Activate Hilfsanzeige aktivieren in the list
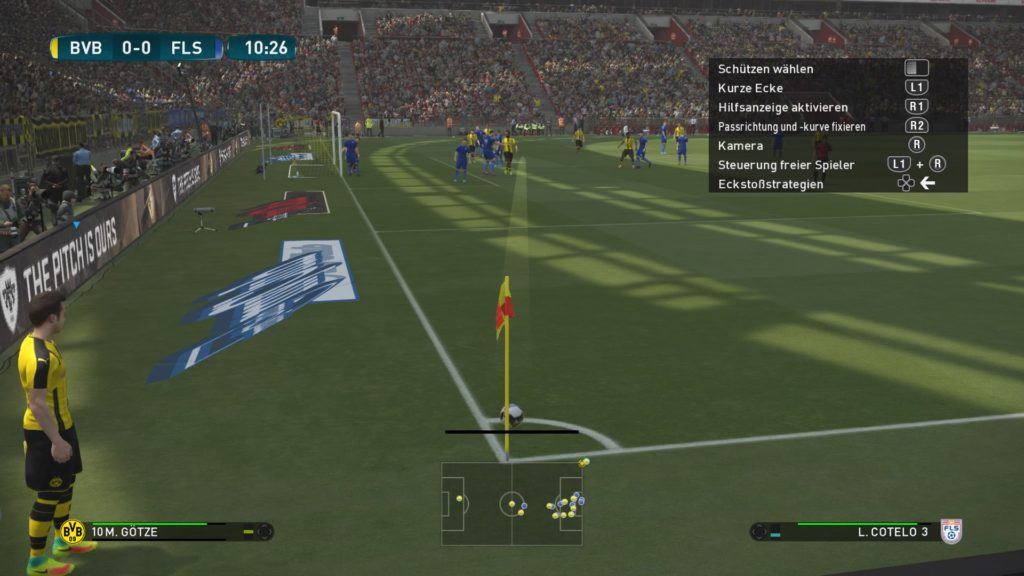 pyautogui.click(x=783, y=107)
